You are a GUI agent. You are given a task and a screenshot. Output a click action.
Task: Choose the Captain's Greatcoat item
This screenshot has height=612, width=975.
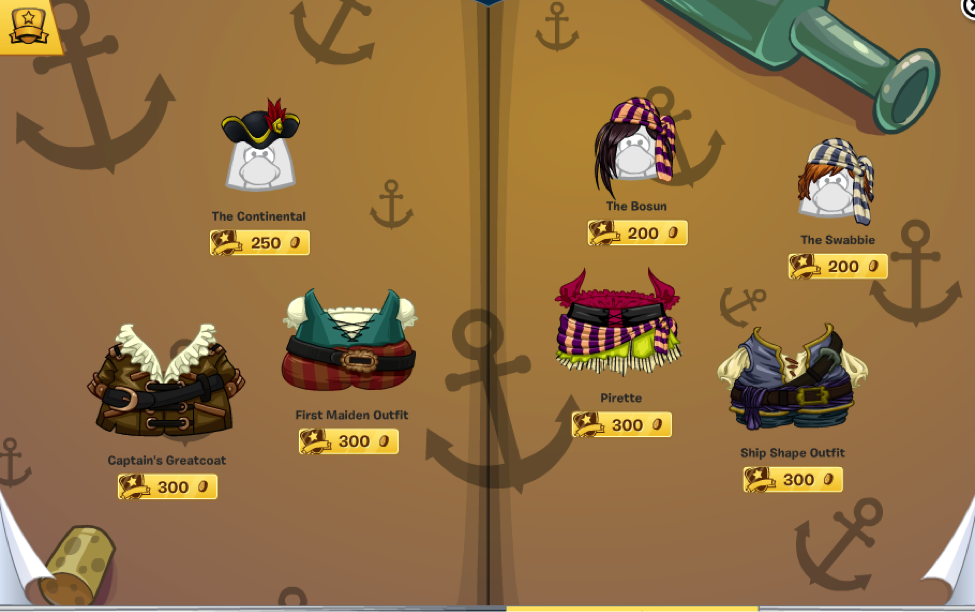[x=166, y=380]
